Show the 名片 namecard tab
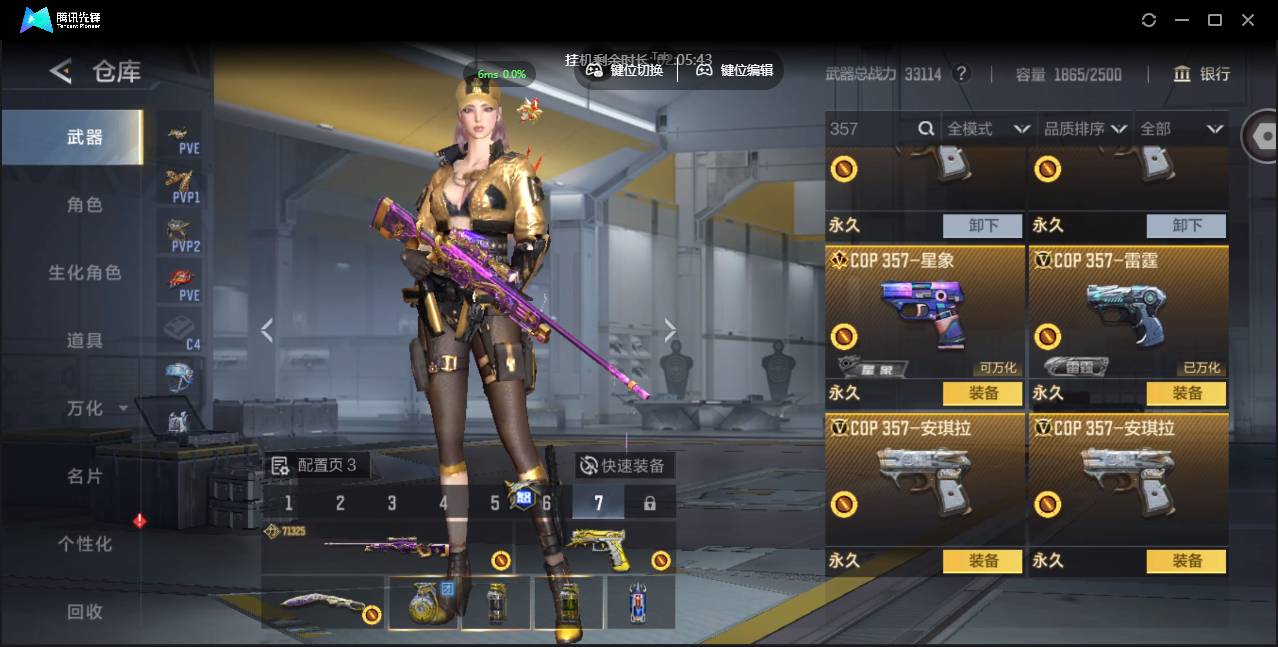The image size is (1278, 647). (84, 476)
